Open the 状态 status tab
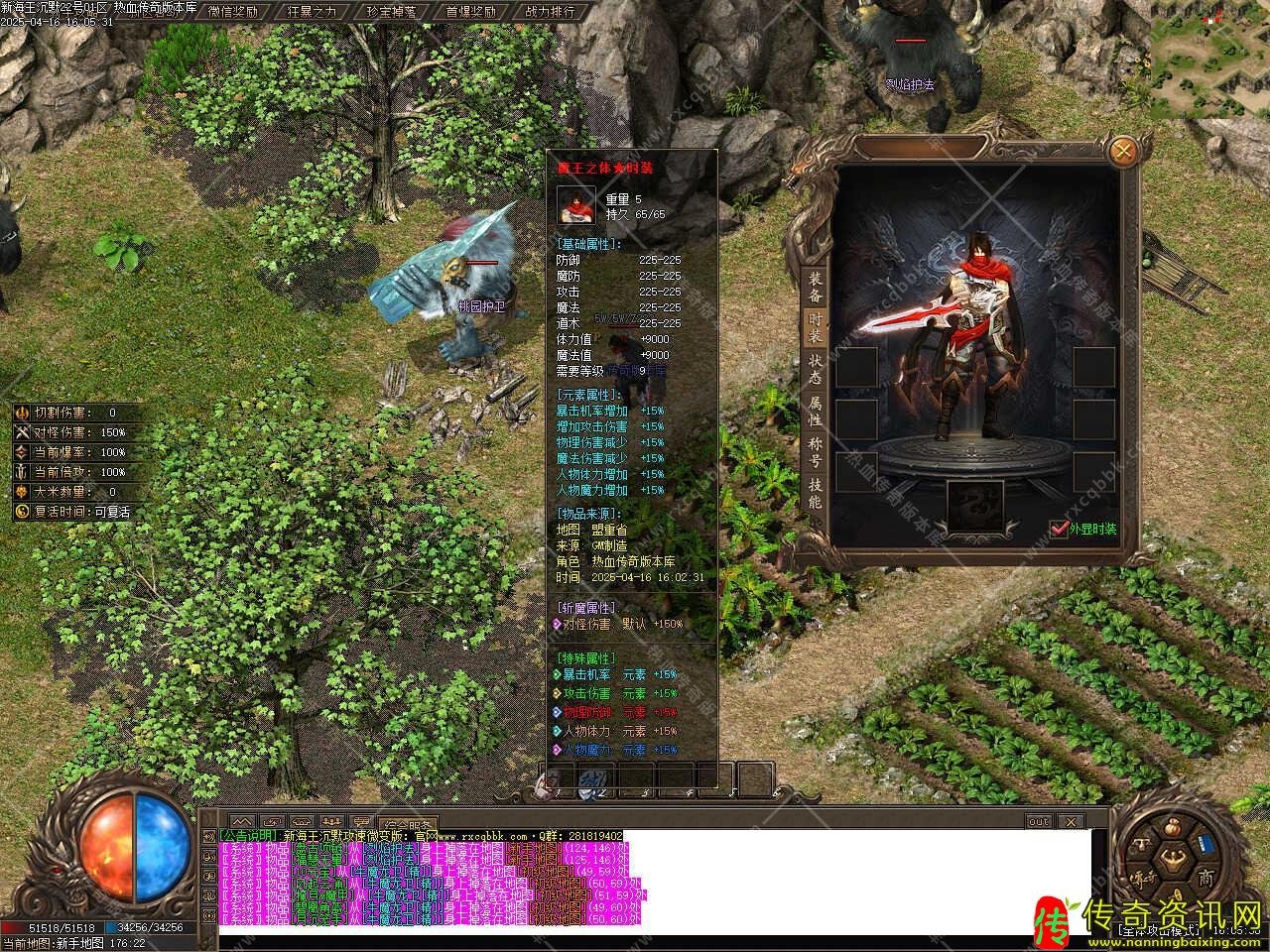Screen dimensions: 1270x952 click(814, 370)
